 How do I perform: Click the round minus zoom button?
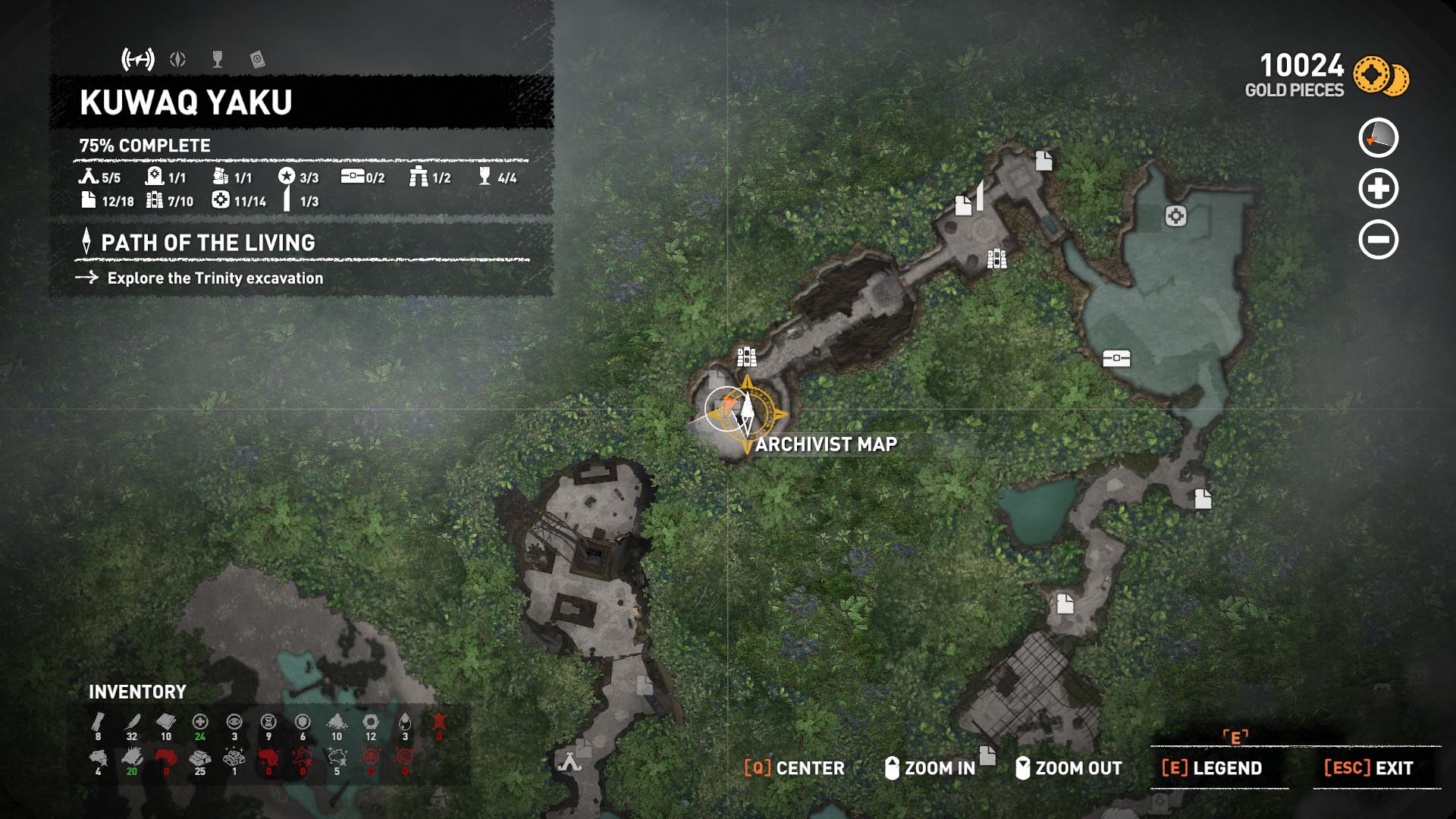point(1378,240)
